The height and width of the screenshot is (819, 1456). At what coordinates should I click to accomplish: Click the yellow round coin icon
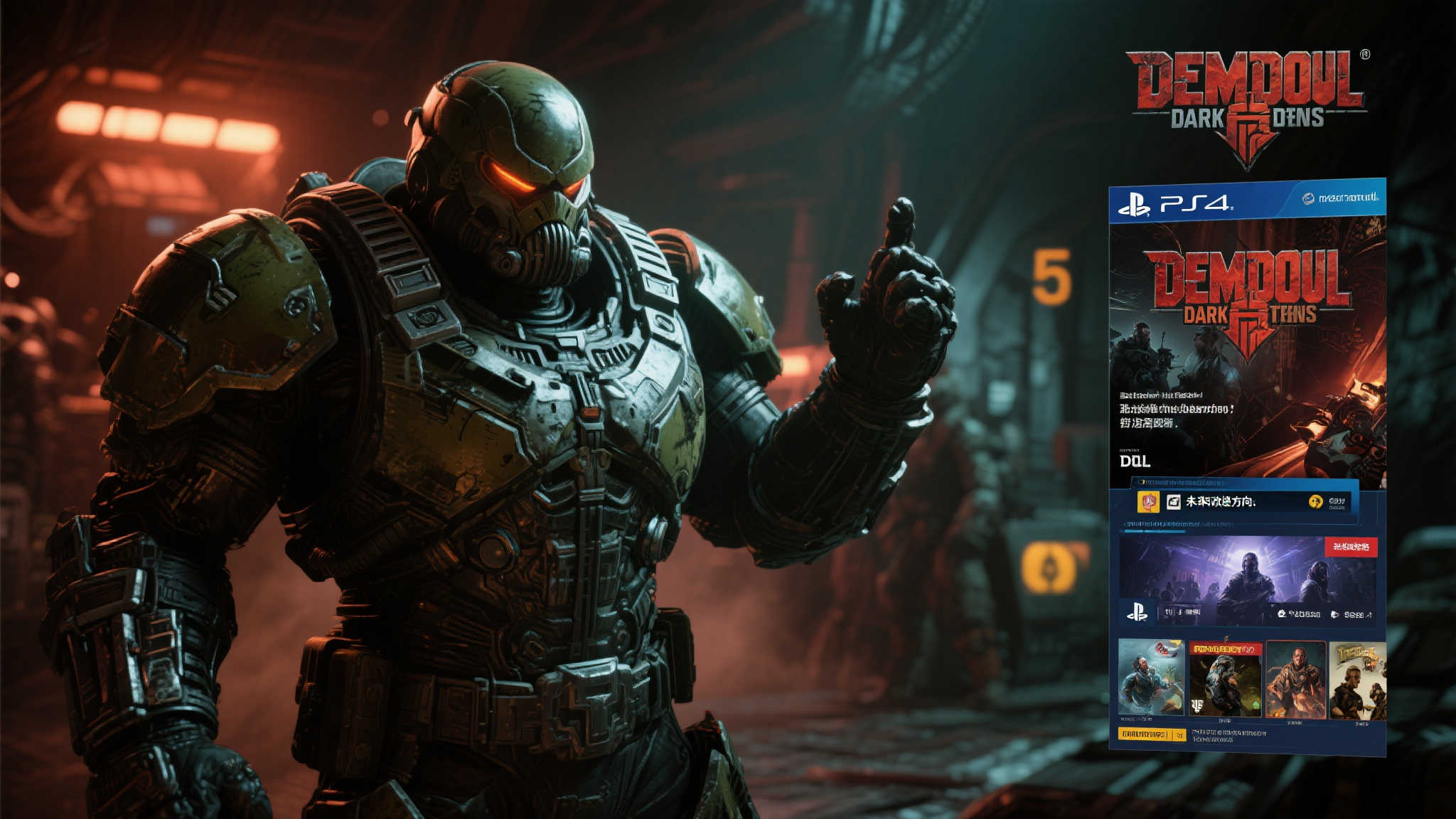pos(1315,502)
